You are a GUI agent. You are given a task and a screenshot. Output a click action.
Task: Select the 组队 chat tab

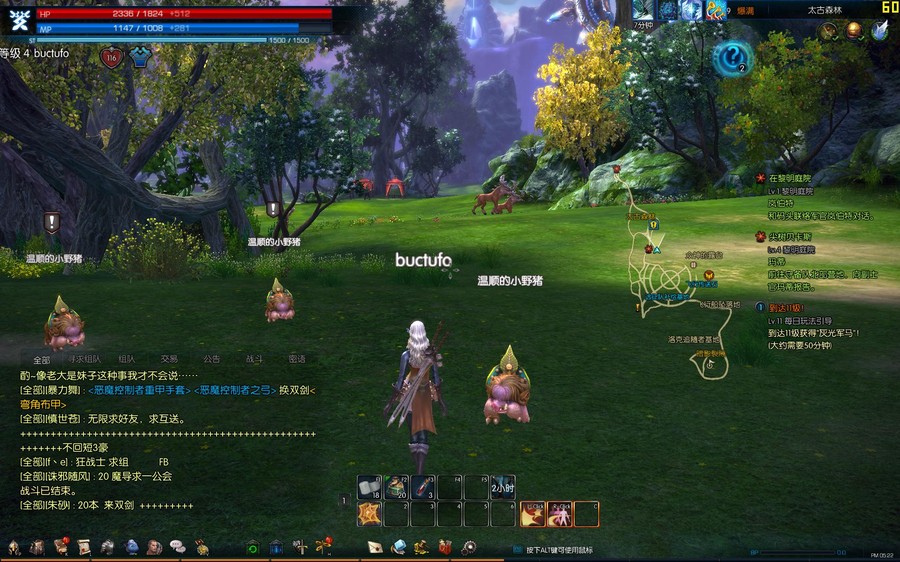point(127,359)
